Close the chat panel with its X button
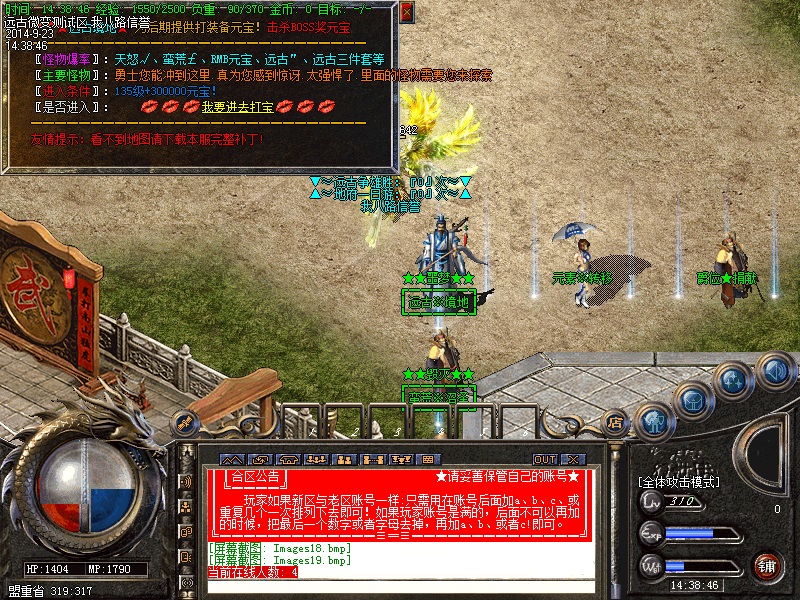The height and width of the screenshot is (600, 800). tap(574, 460)
